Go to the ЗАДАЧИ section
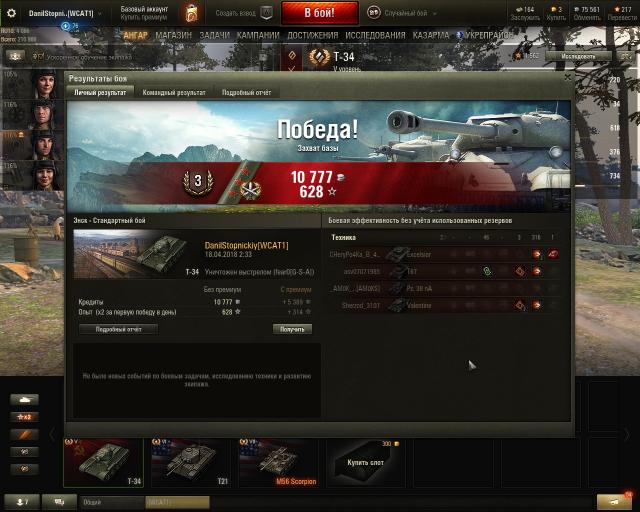 (214, 34)
